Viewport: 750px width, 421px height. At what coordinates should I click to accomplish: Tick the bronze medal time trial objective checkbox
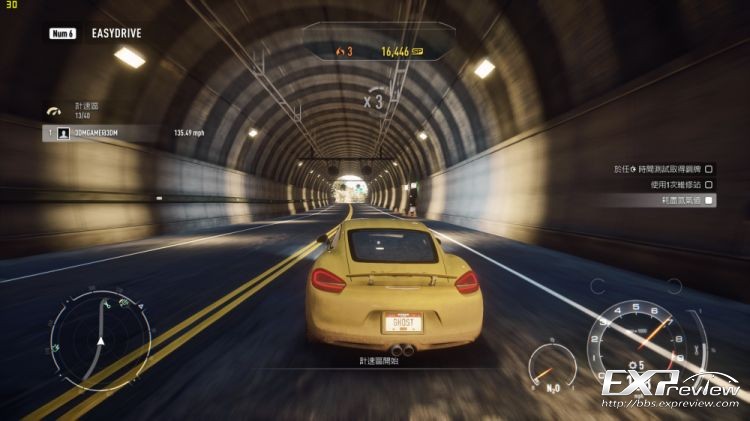click(x=709, y=169)
